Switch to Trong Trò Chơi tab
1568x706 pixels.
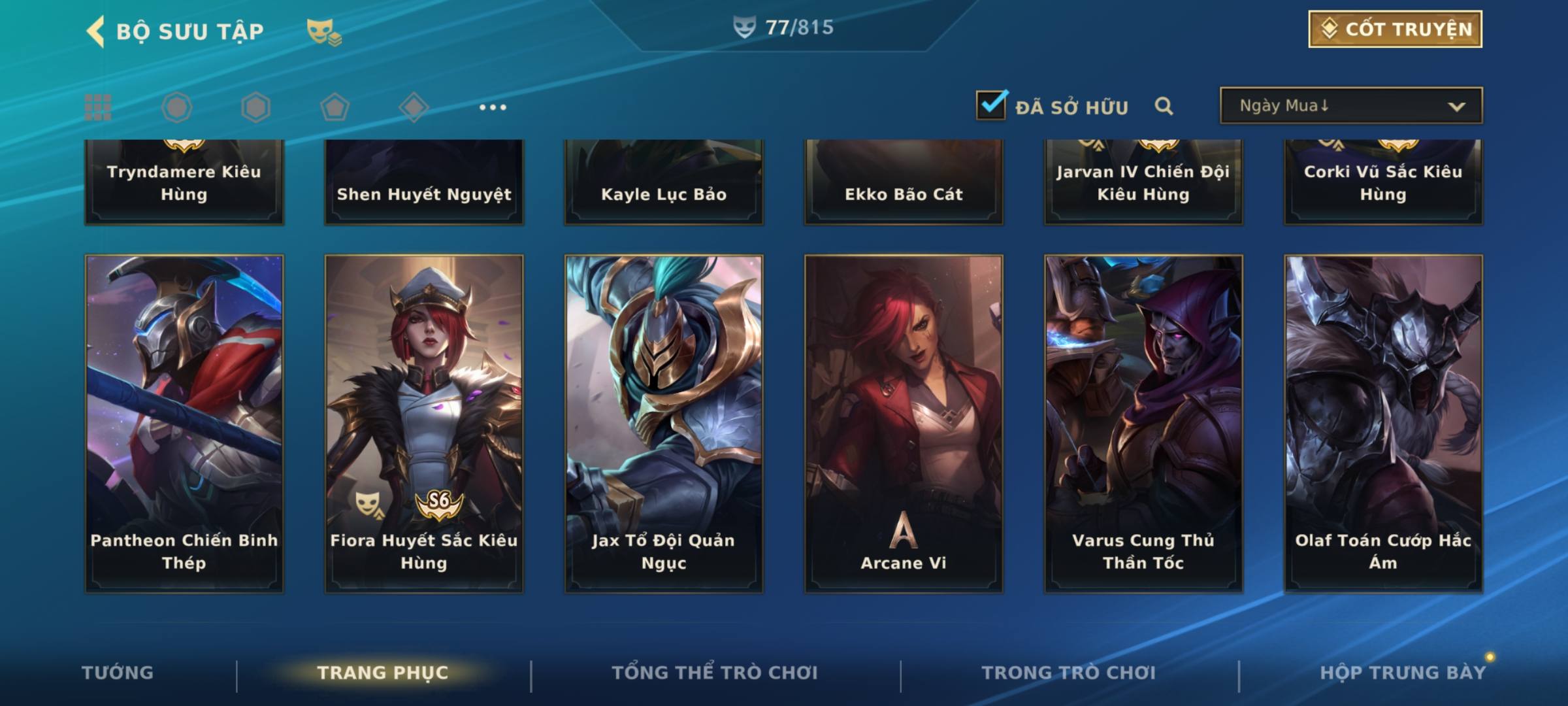[1069, 673]
